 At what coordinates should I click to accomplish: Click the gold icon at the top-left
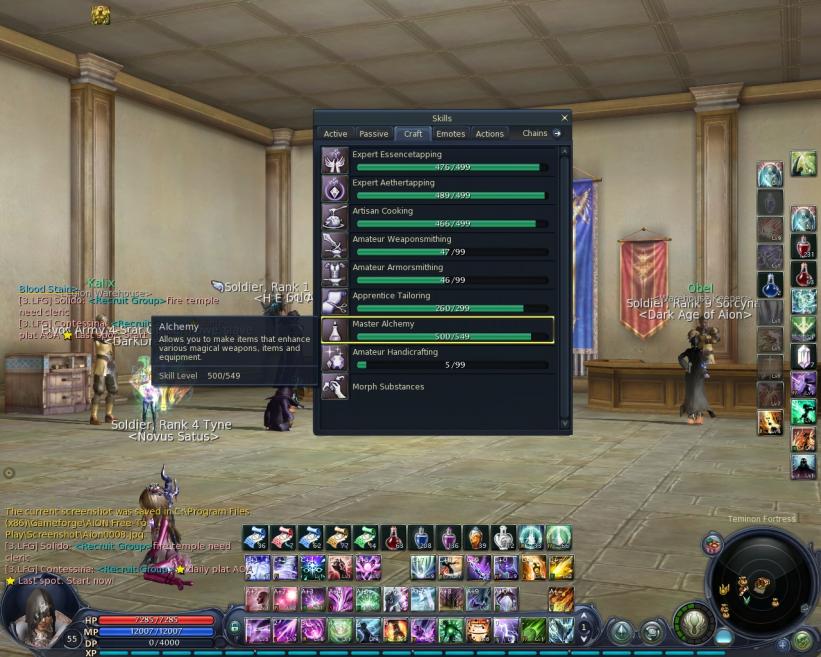[100, 14]
